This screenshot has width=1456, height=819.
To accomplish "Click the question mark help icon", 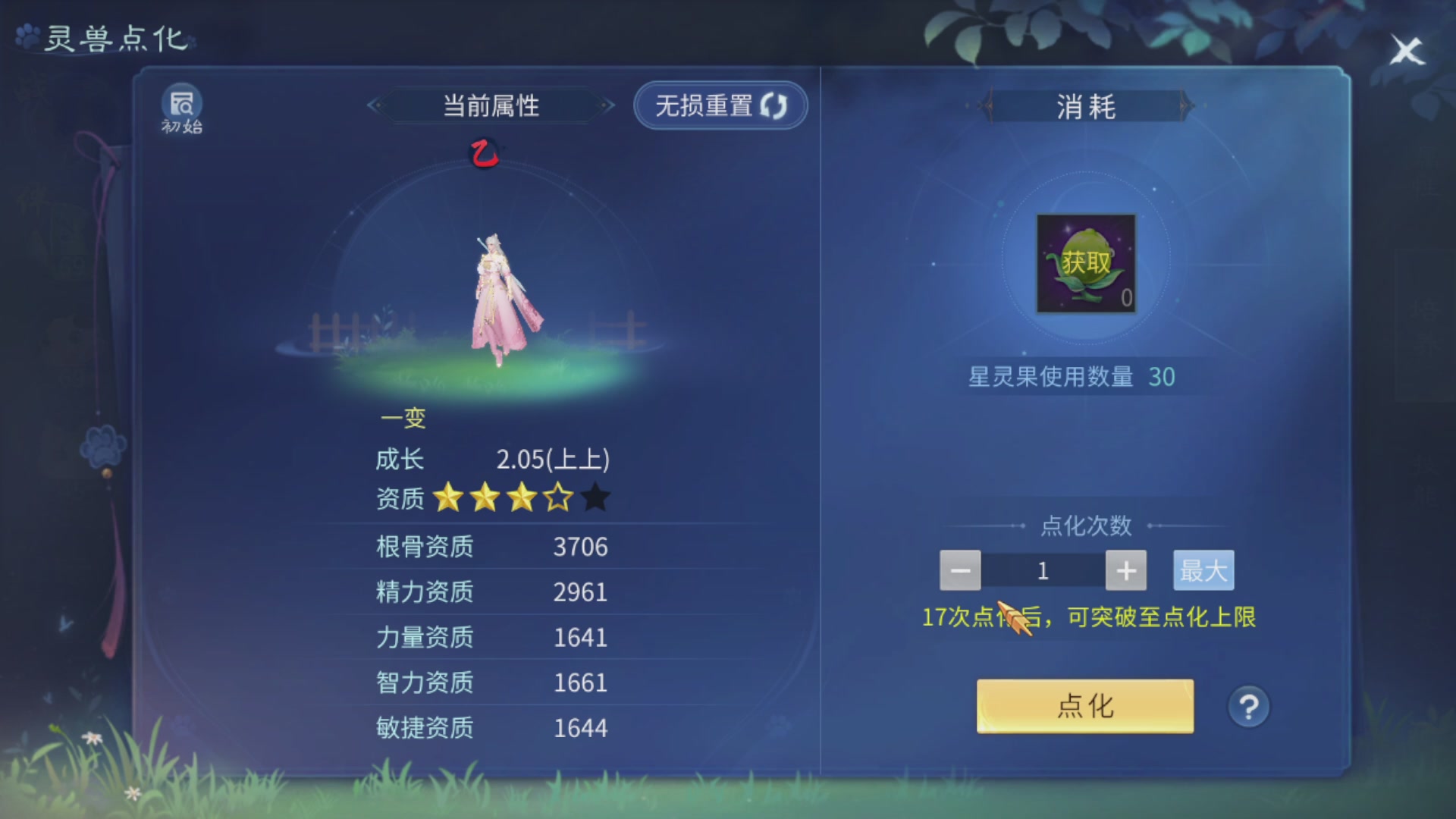I will coord(1248,706).
